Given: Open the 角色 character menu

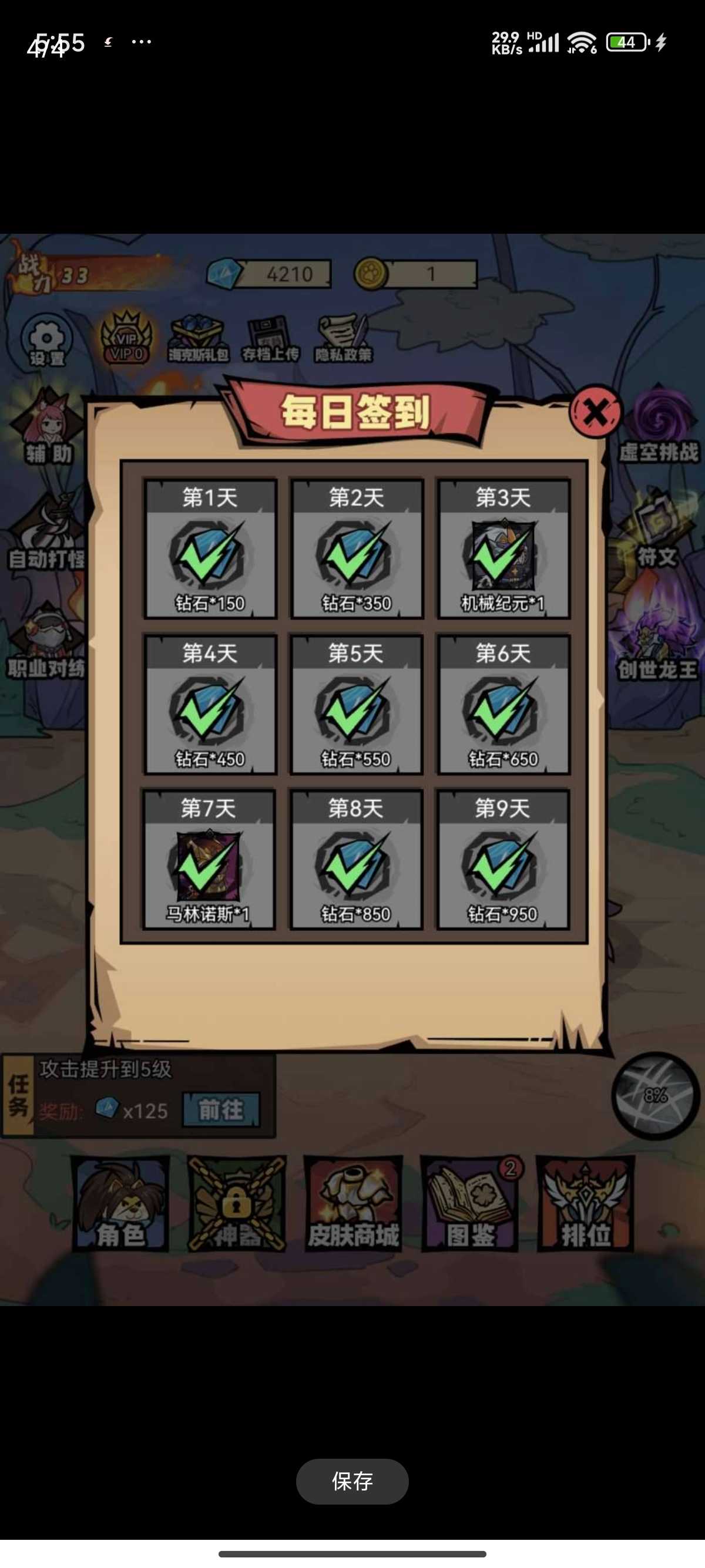Looking at the screenshot, I should click(x=120, y=1203).
